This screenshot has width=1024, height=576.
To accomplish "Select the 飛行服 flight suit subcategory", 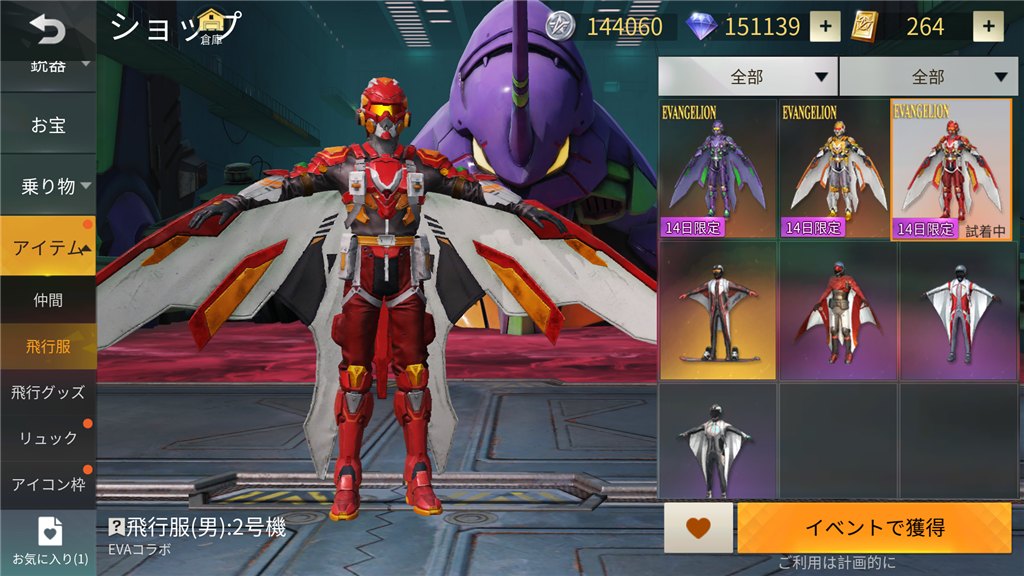I will 48,346.
